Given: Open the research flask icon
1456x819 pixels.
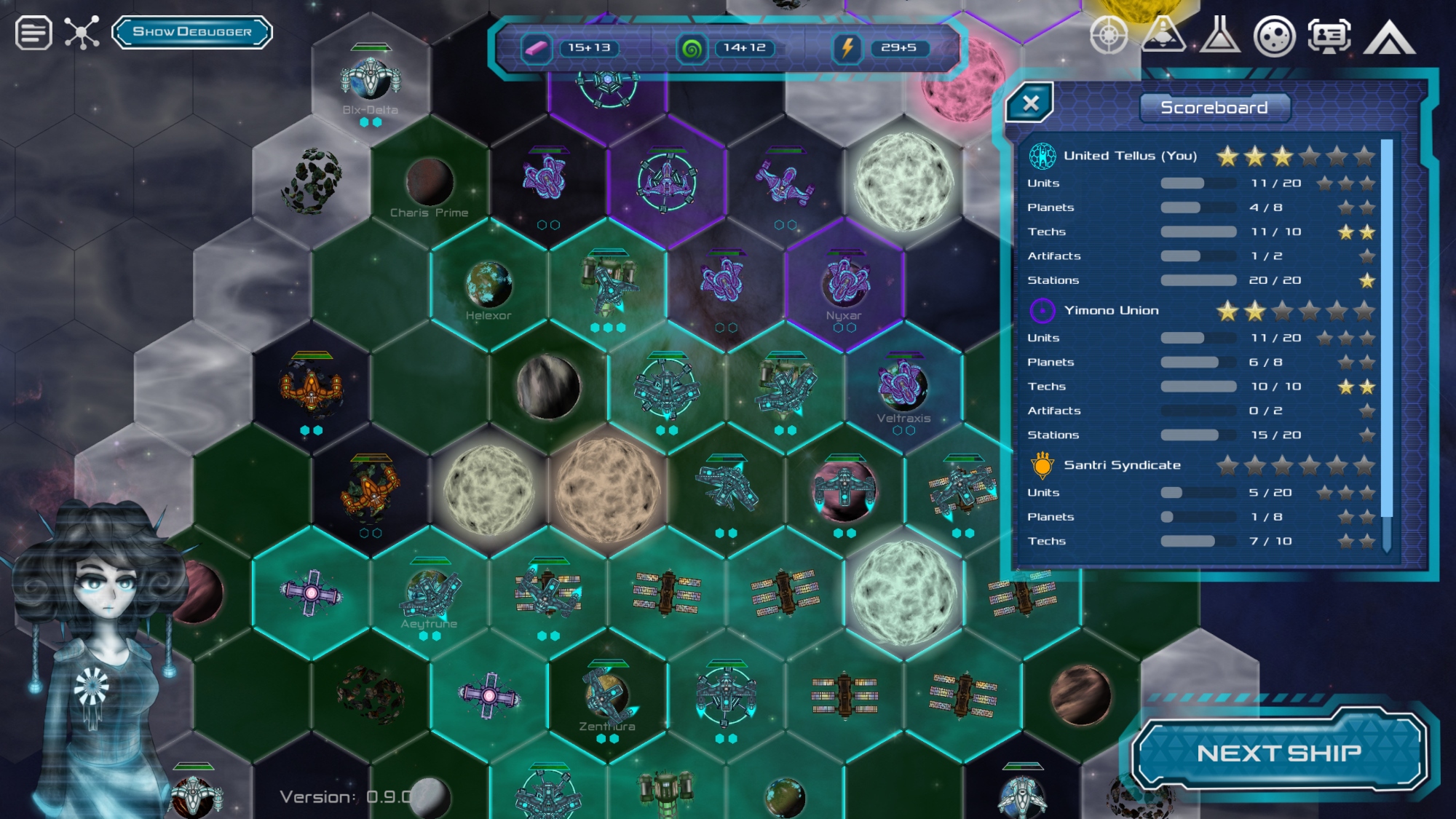Looking at the screenshot, I should point(1219,35).
